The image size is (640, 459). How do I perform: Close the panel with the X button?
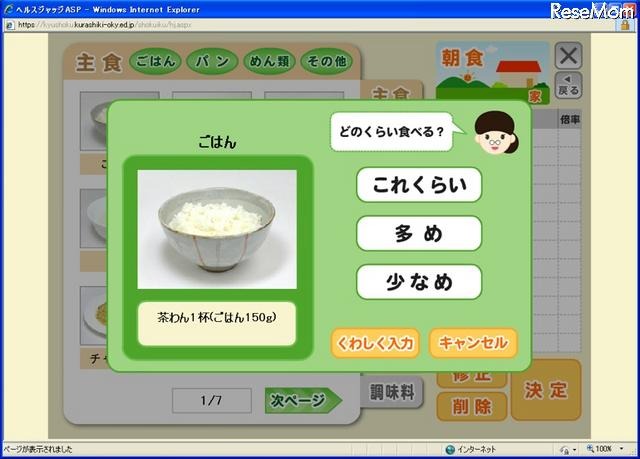pos(567,56)
